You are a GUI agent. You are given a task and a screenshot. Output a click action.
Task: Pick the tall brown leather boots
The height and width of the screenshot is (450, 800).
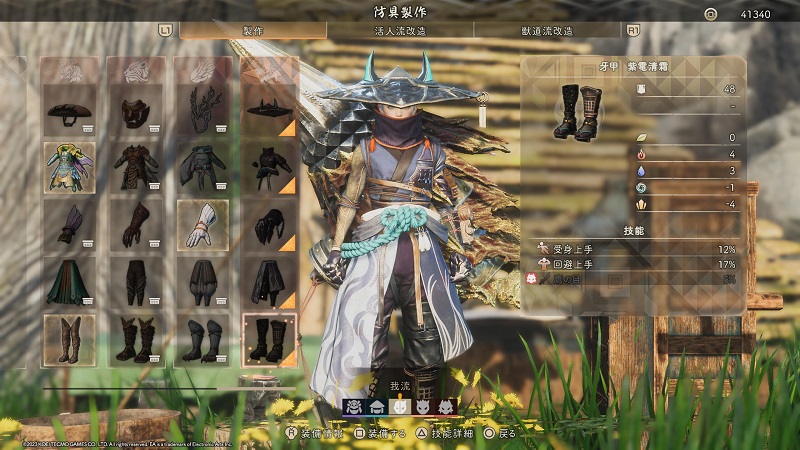(69, 339)
